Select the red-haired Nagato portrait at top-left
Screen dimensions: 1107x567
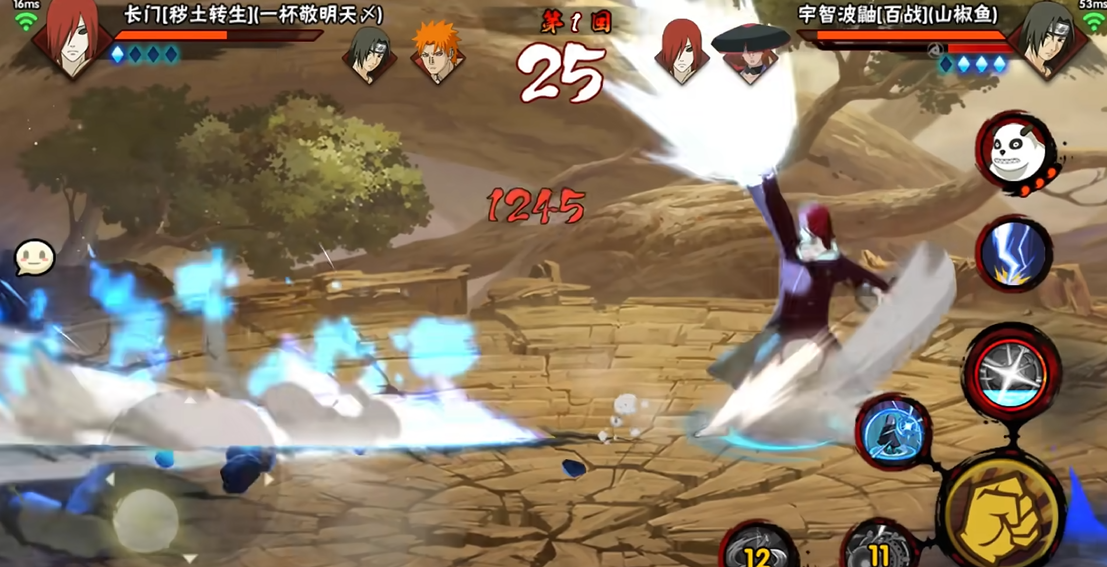pyautogui.click(x=70, y=40)
